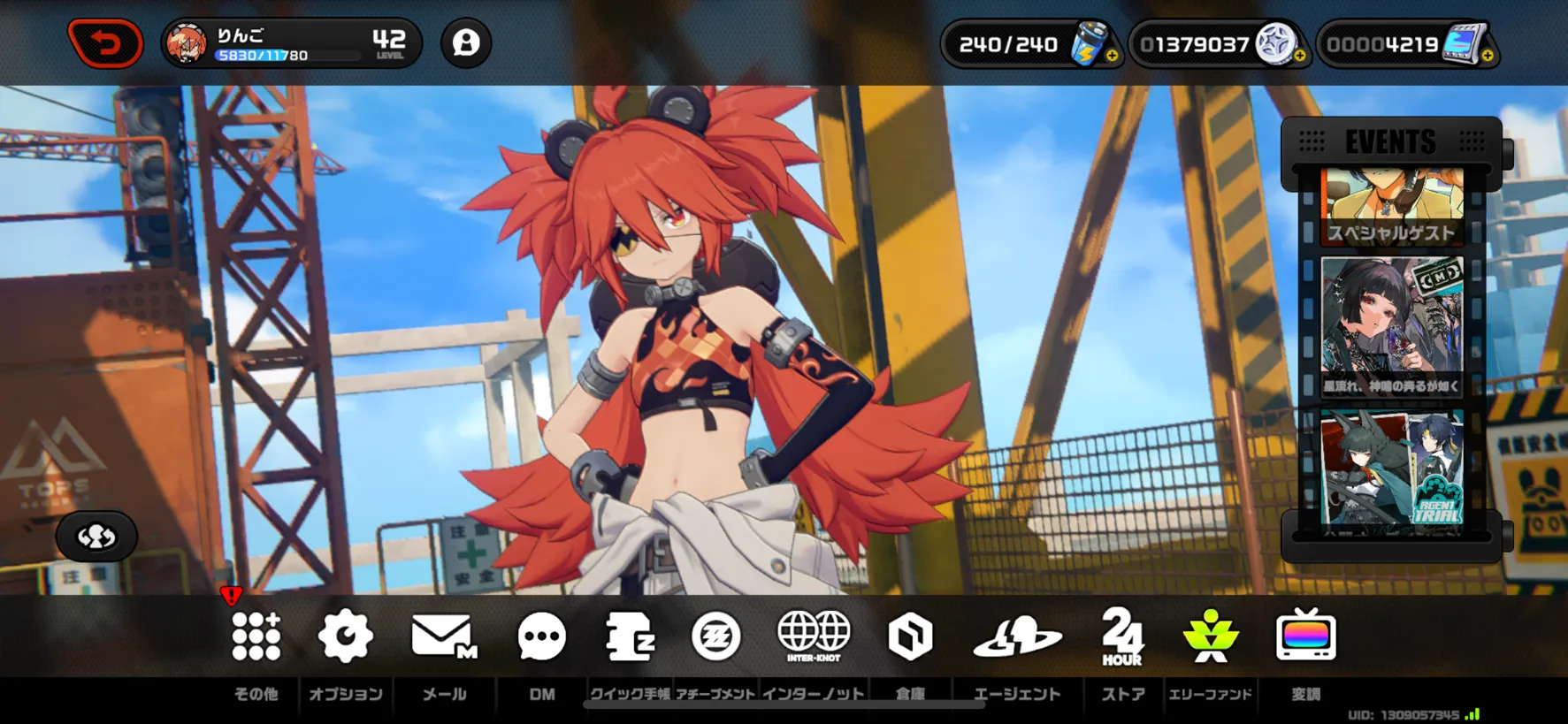Add battery charge with the plus button
This screenshot has height=724, width=1568.
pos(1112,56)
